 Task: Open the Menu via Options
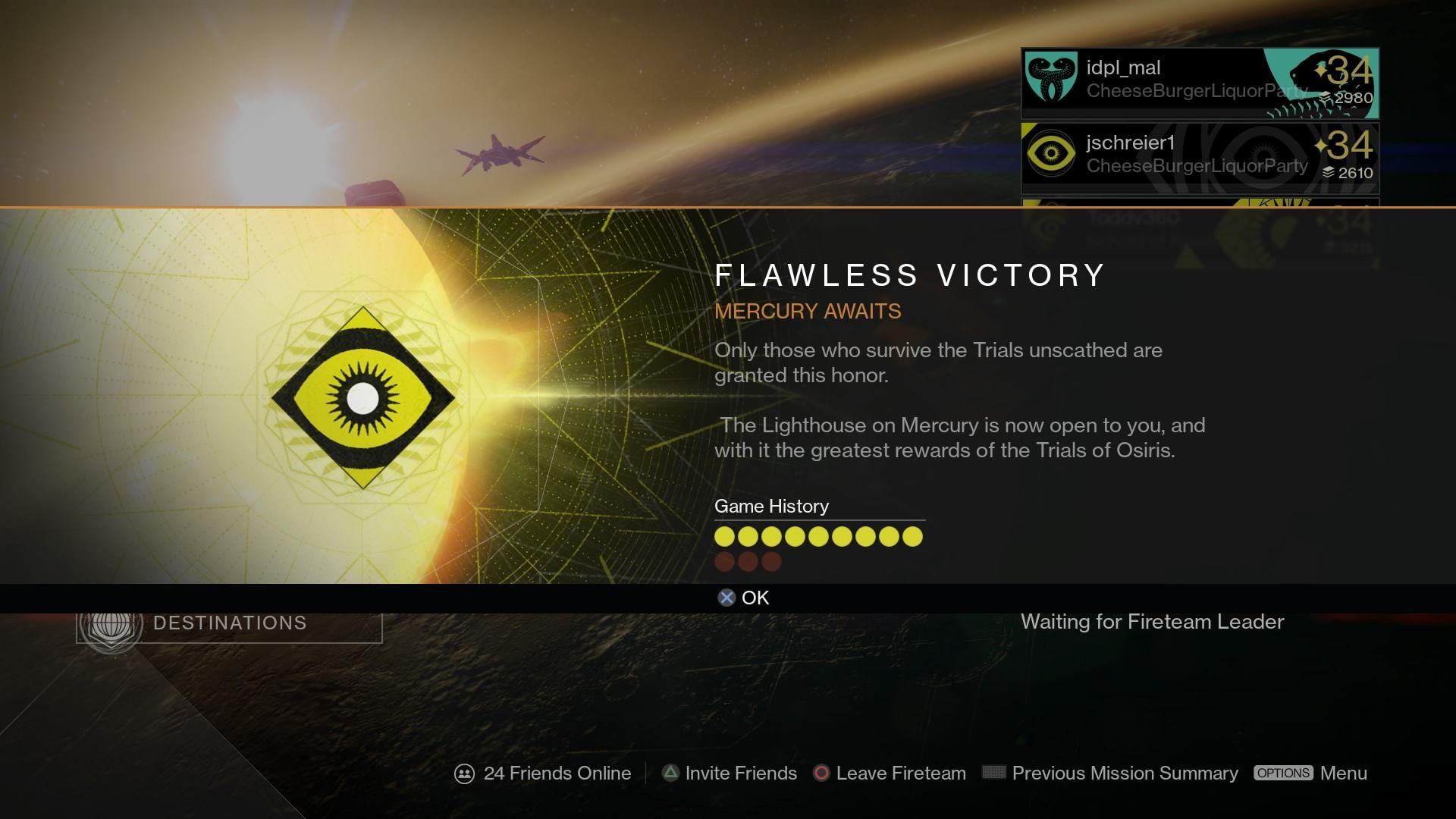[1344, 773]
